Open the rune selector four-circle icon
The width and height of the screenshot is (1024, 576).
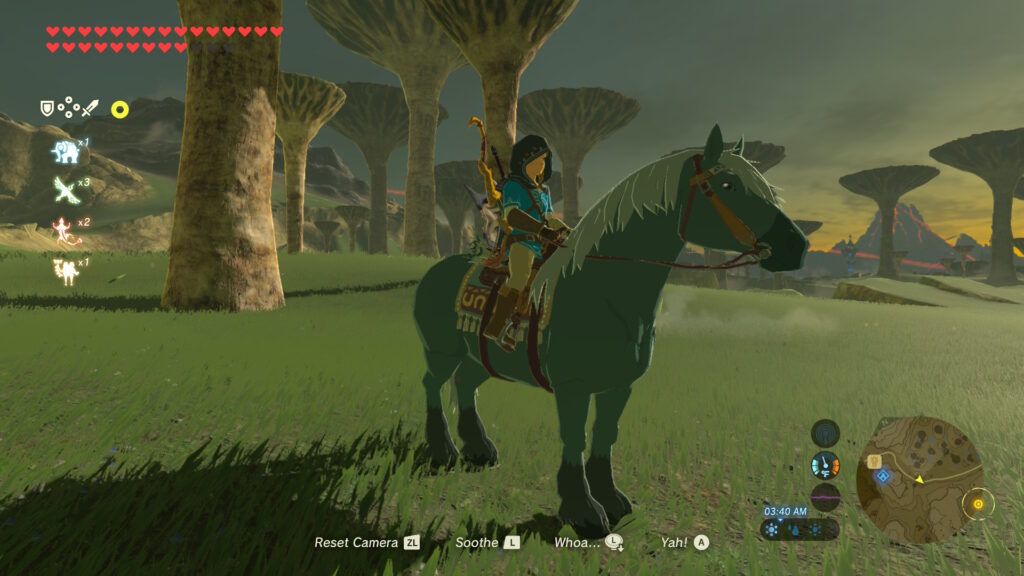click(68, 107)
